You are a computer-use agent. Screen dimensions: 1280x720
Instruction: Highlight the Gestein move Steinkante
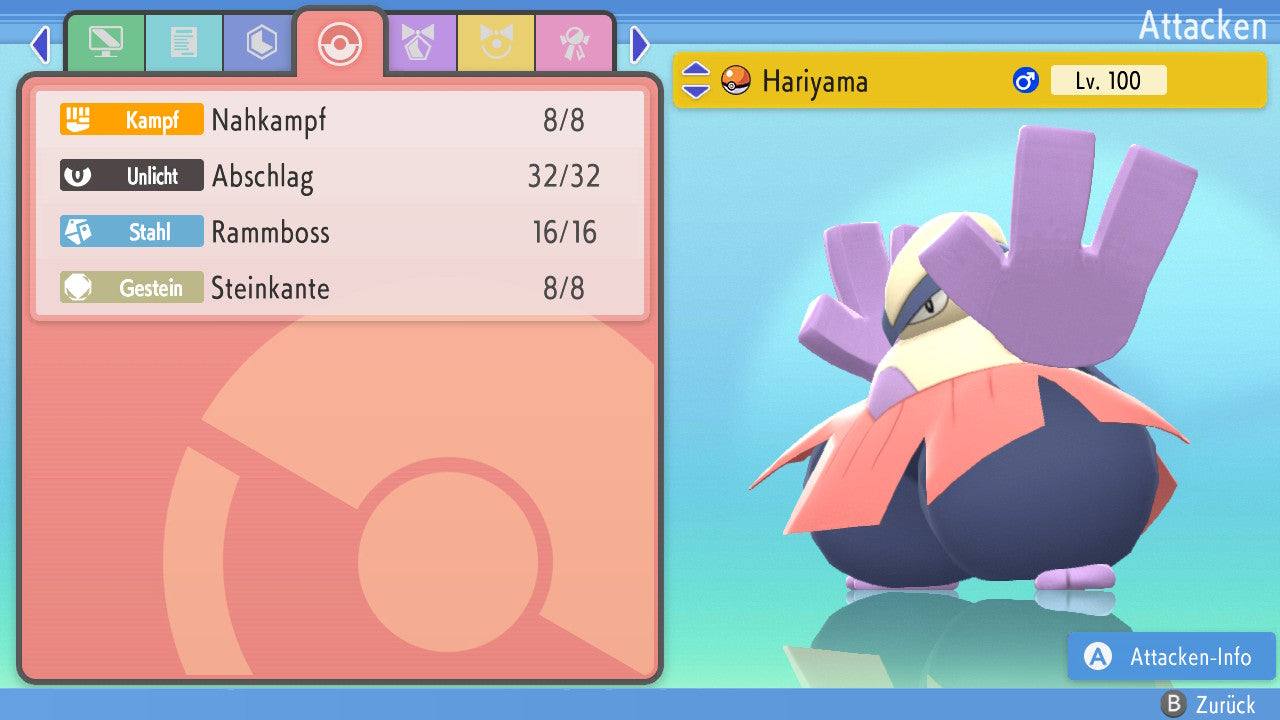click(340, 288)
